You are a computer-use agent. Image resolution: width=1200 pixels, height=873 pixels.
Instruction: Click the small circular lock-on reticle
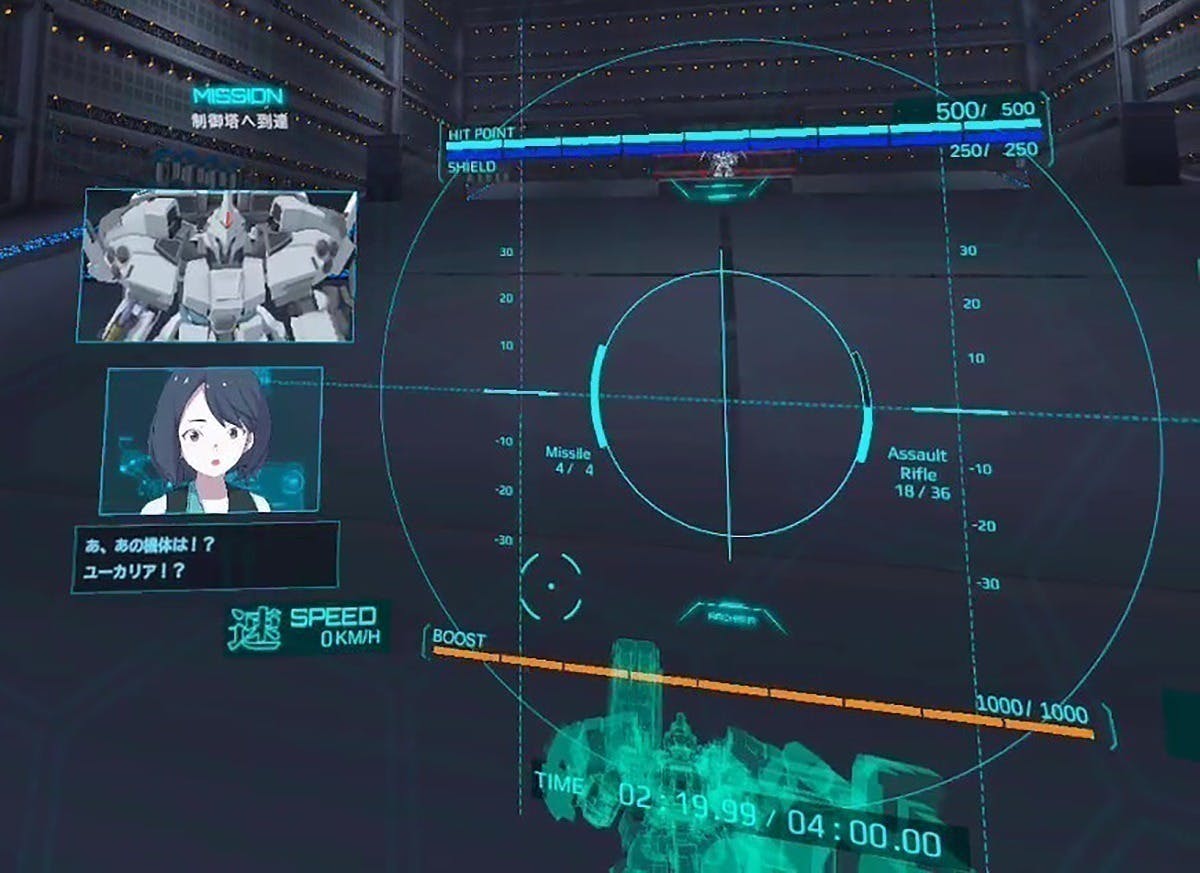point(550,585)
